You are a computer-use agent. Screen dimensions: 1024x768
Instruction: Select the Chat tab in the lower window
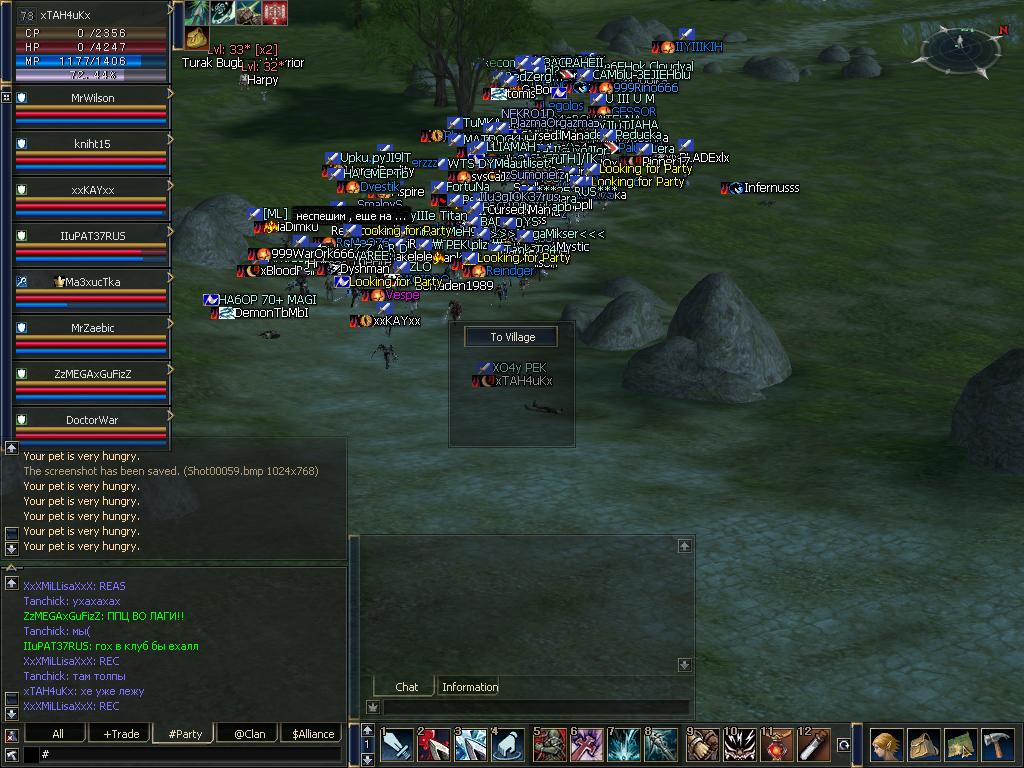tap(406, 687)
